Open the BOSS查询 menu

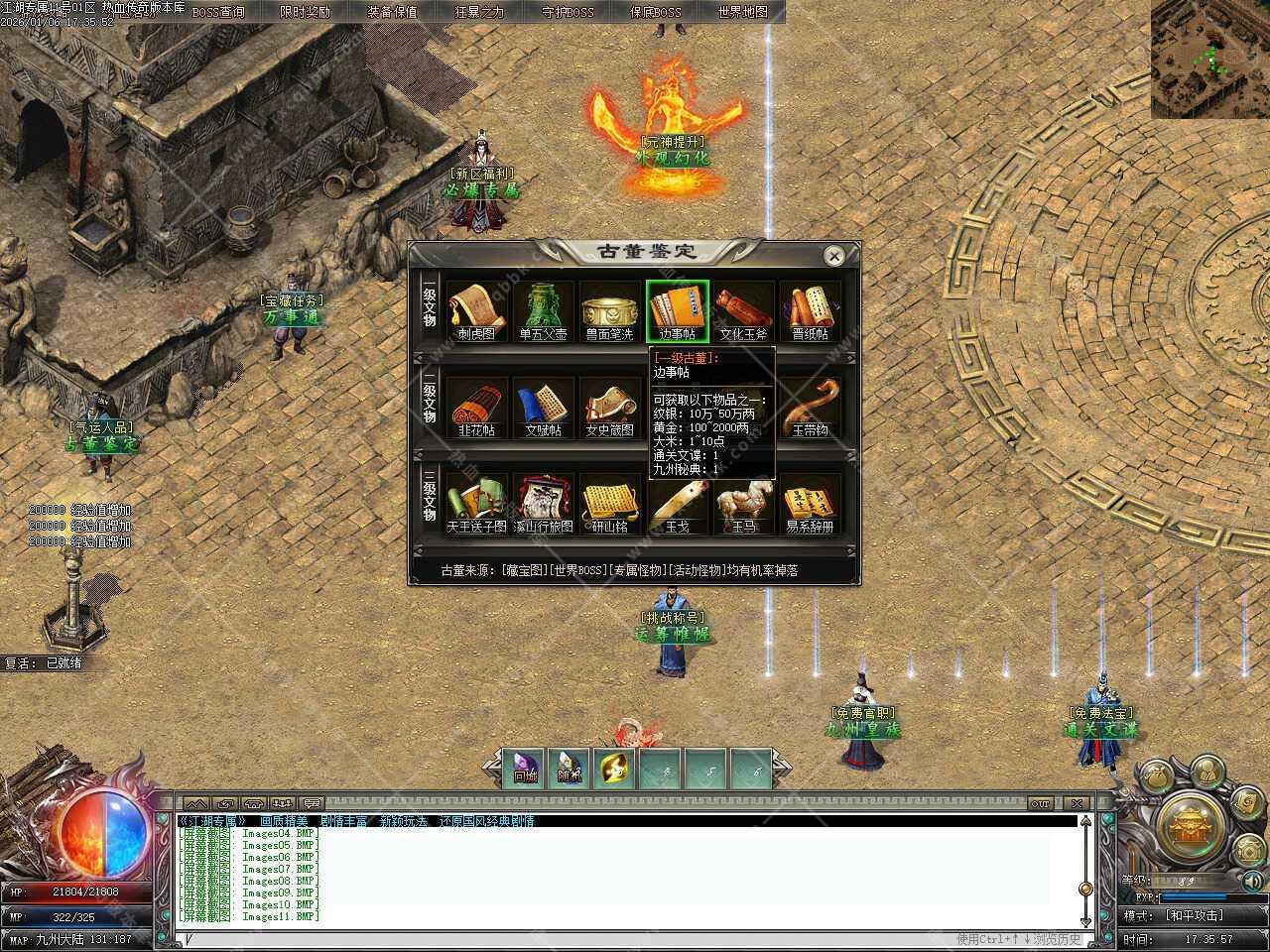click(x=218, y=12)
